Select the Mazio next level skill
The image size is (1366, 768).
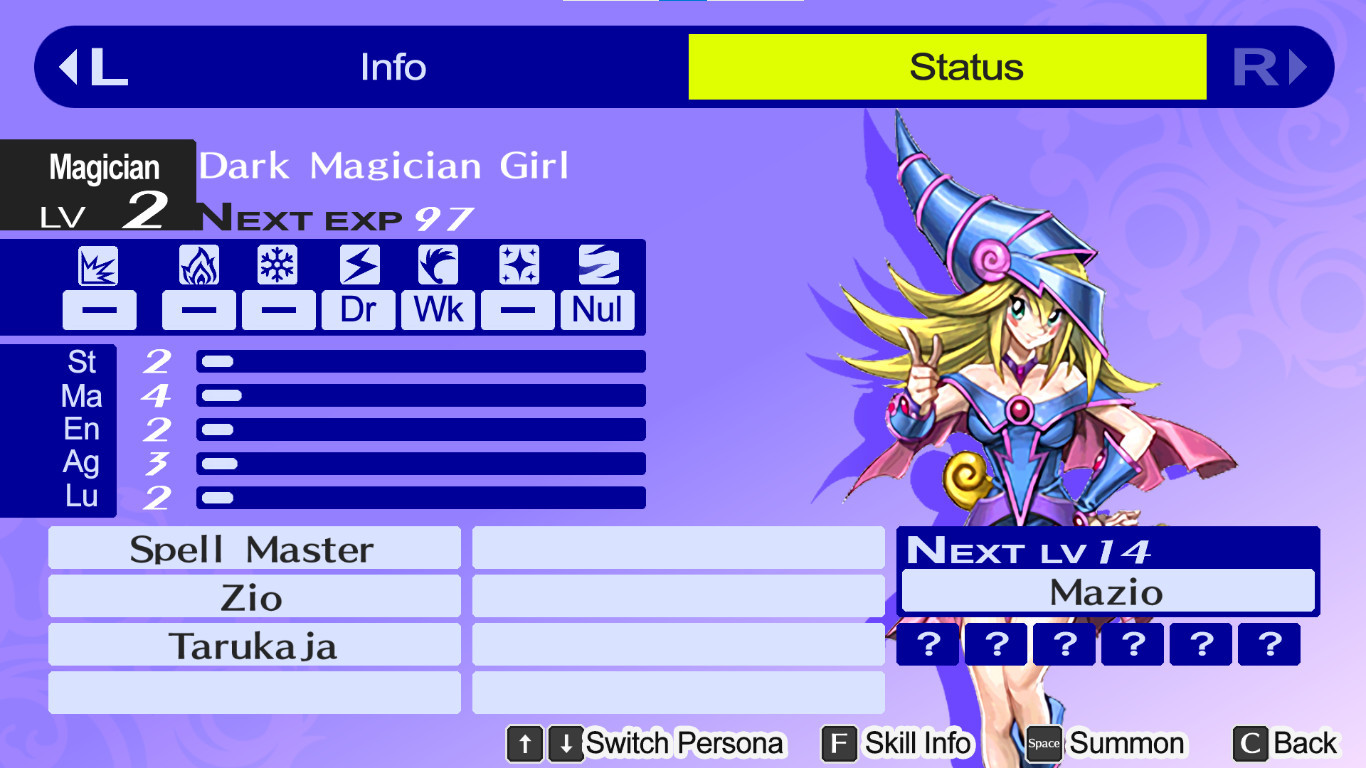pyautogui.click(x=1109, y=591)
